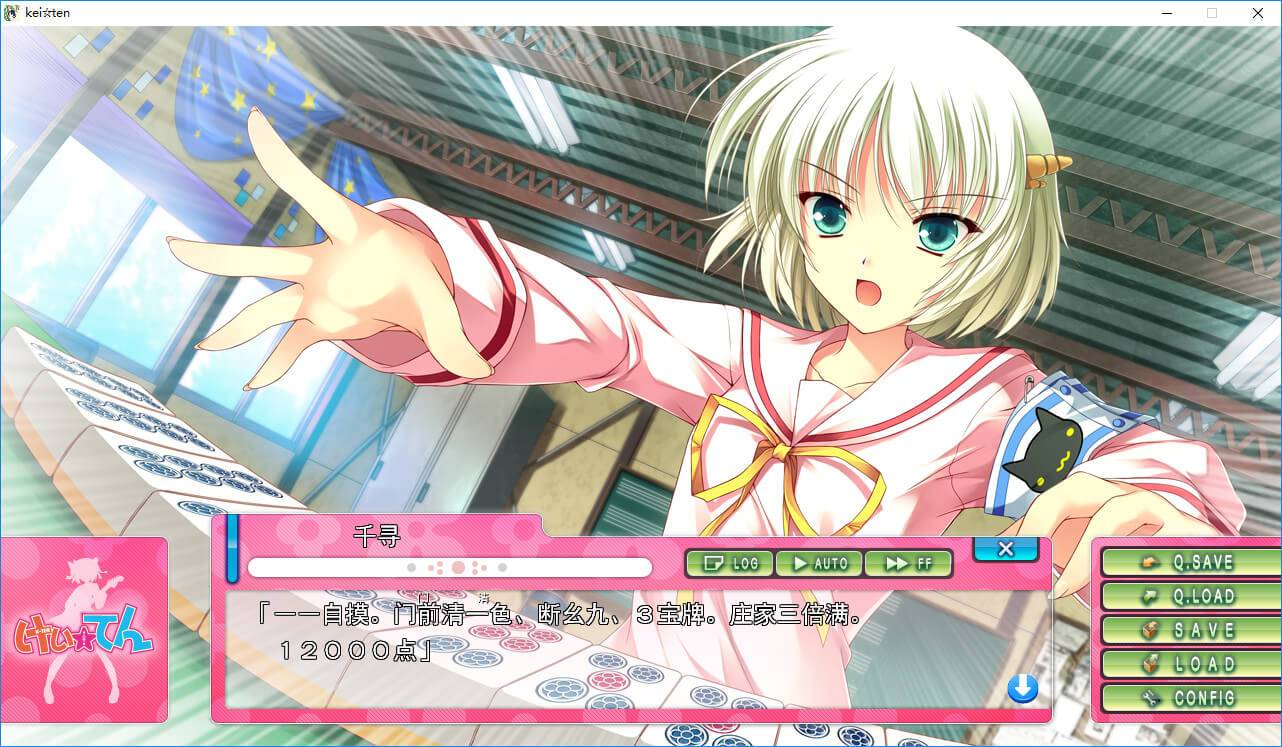Open the LOAD menu
The width and height of the screenshot is (1282, 747).
click(1186, 664)
